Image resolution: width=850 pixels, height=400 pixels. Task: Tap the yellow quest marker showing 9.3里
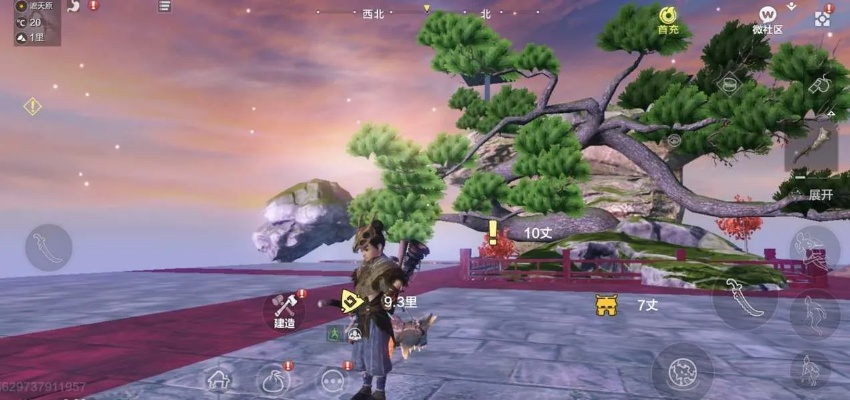pyautogui.click(x=351, y=300)
